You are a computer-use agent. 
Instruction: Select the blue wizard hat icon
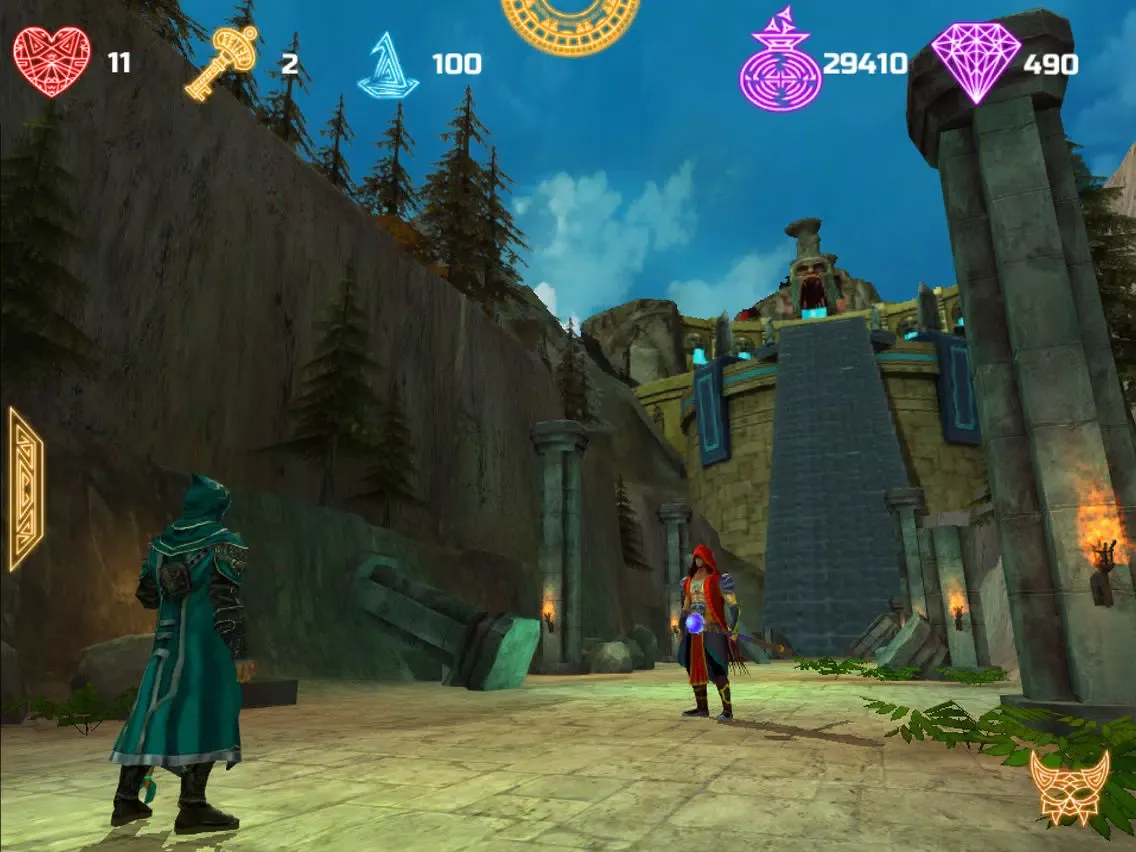[388, 66]
